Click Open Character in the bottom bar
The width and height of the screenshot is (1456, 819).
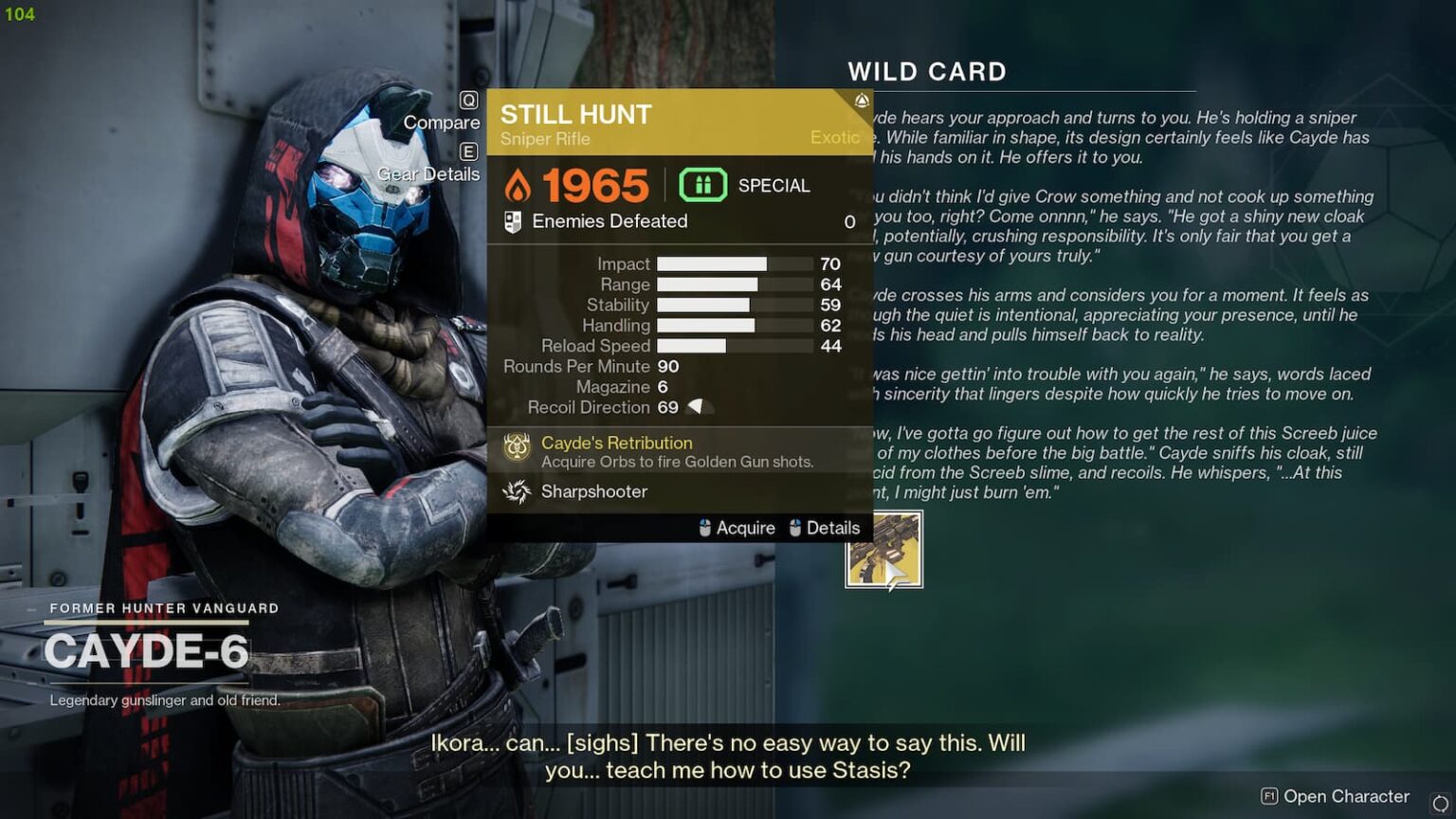tap(1346, 796)
